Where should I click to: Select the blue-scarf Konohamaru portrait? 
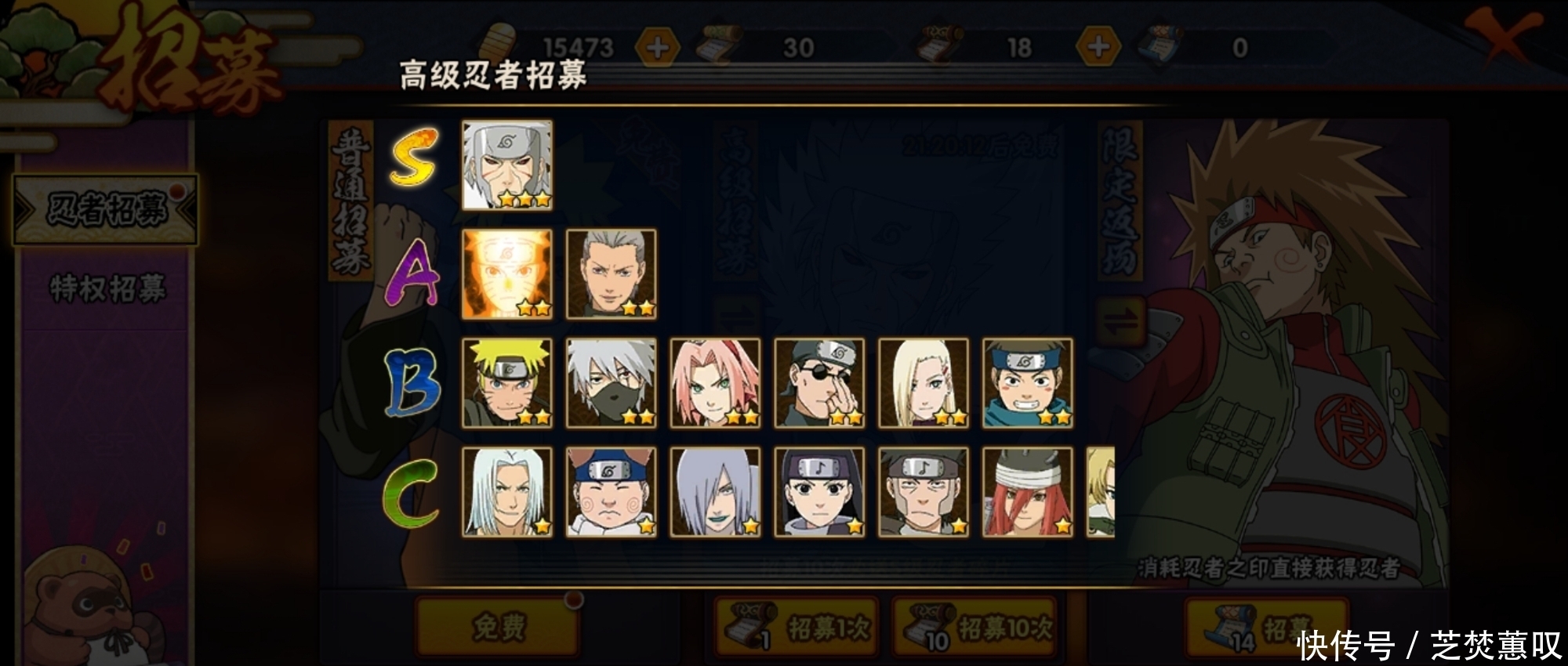tap(1028, 383)
